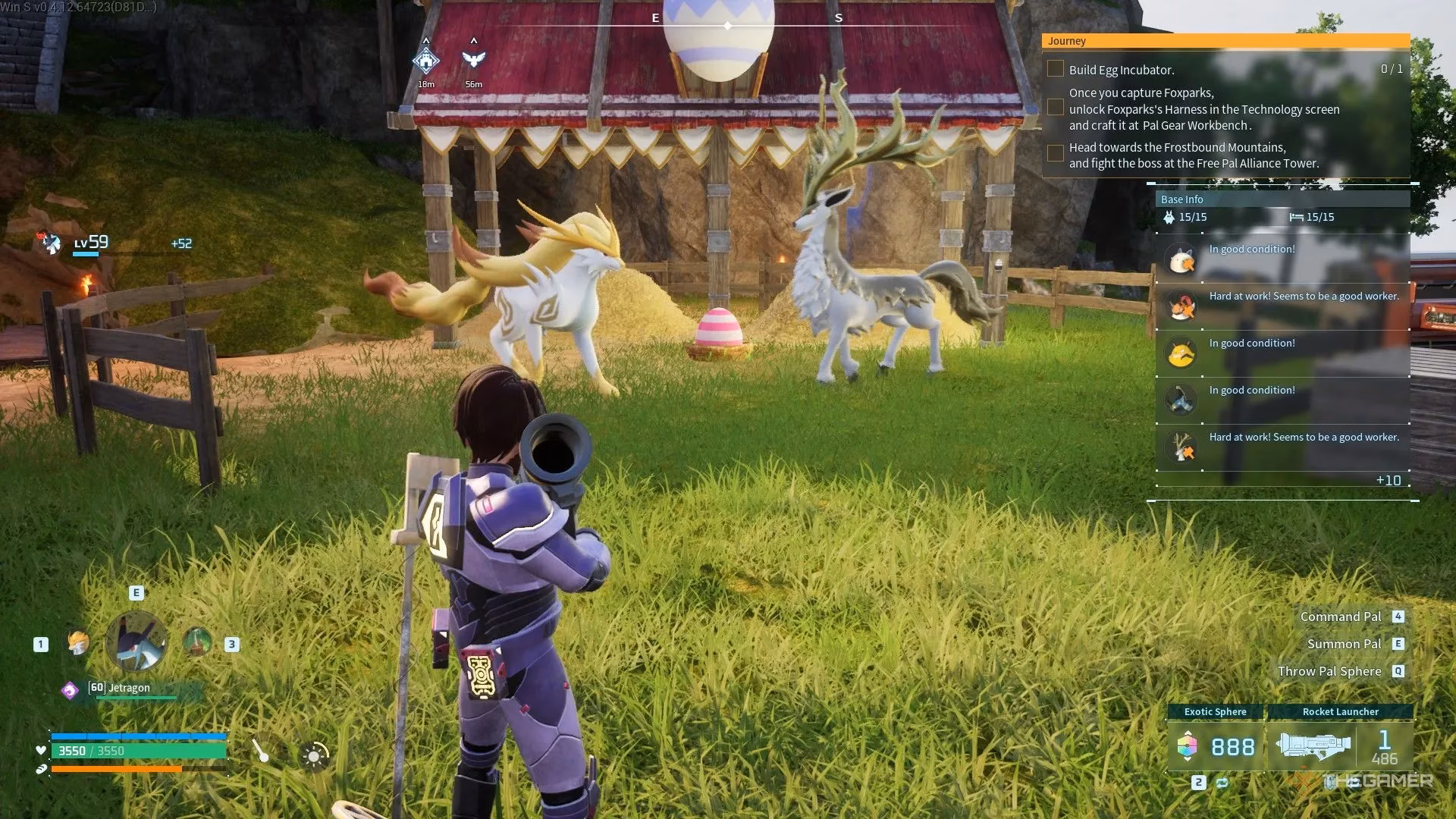Click the purple dragon element icon
This screenshot has height=819, width=1456.
70,690
